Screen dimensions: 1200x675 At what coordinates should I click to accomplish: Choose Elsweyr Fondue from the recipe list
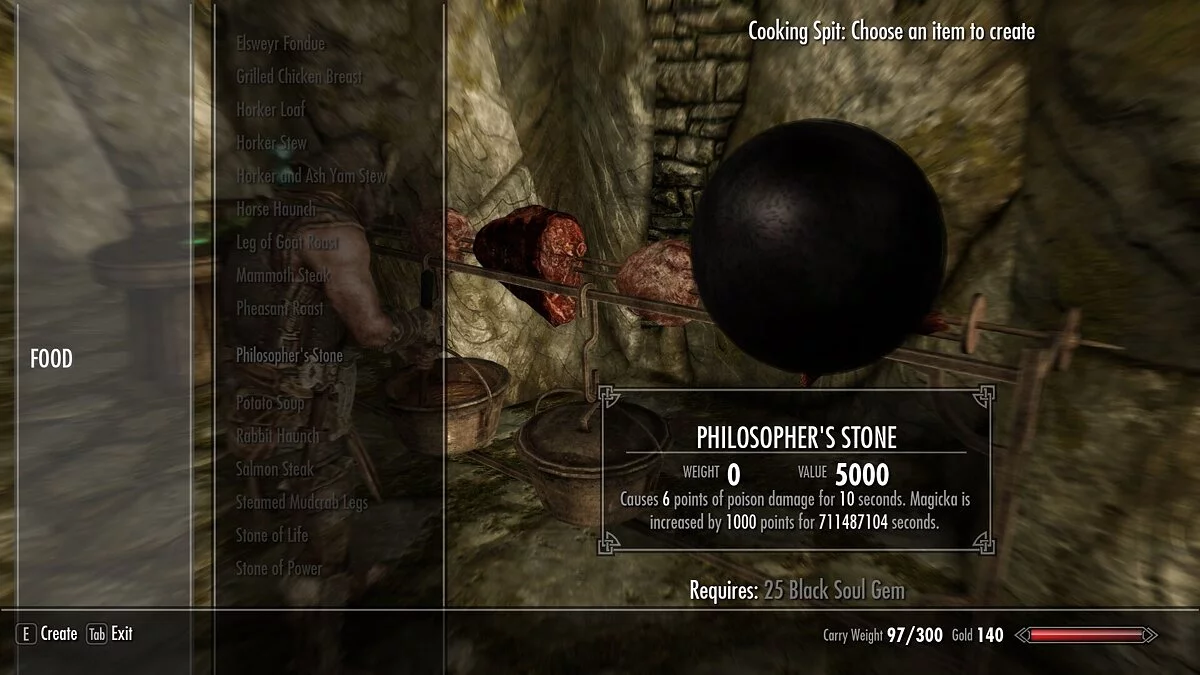[280, 44]
